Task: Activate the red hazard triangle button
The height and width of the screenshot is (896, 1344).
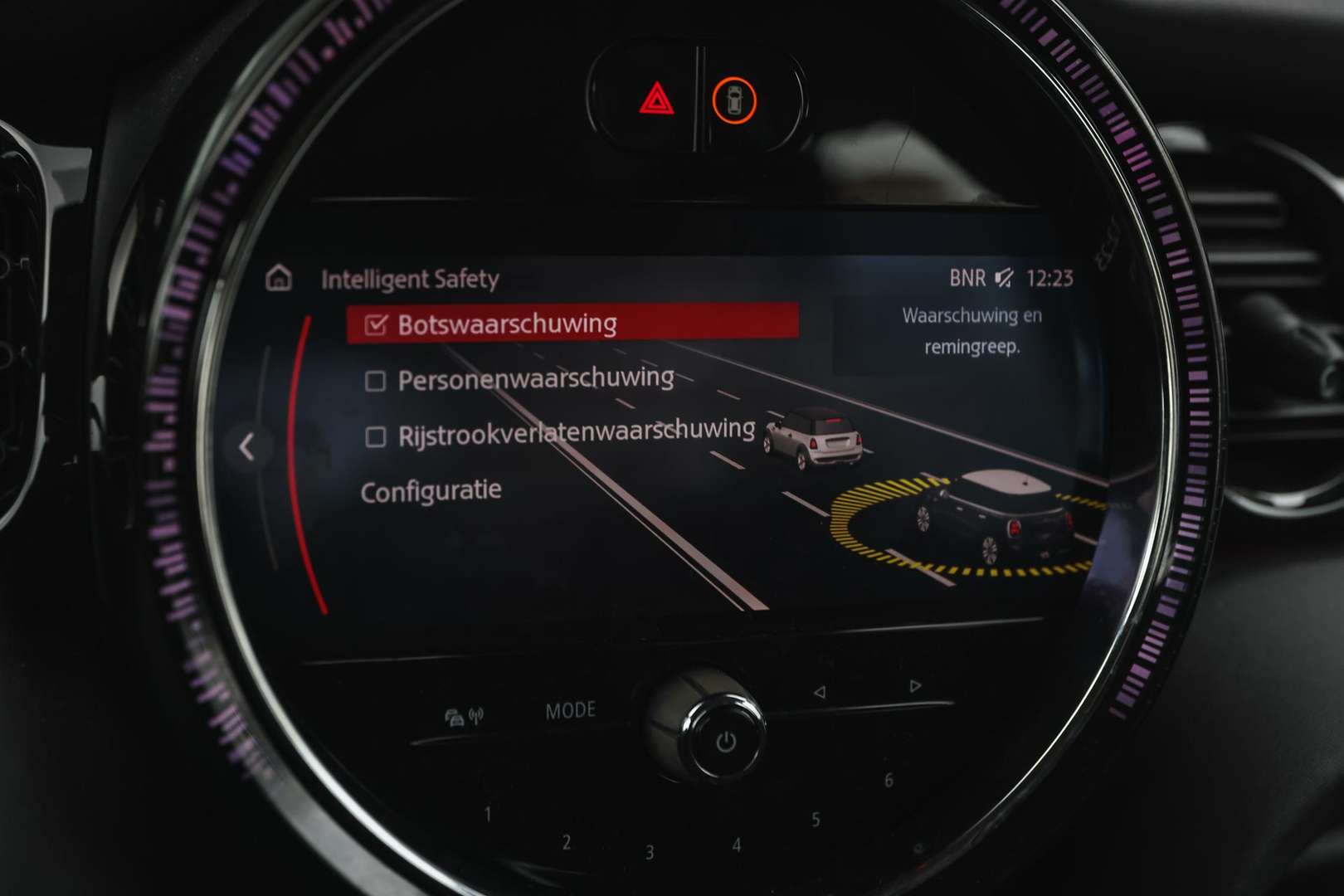Action: click(x=656, y=102)
